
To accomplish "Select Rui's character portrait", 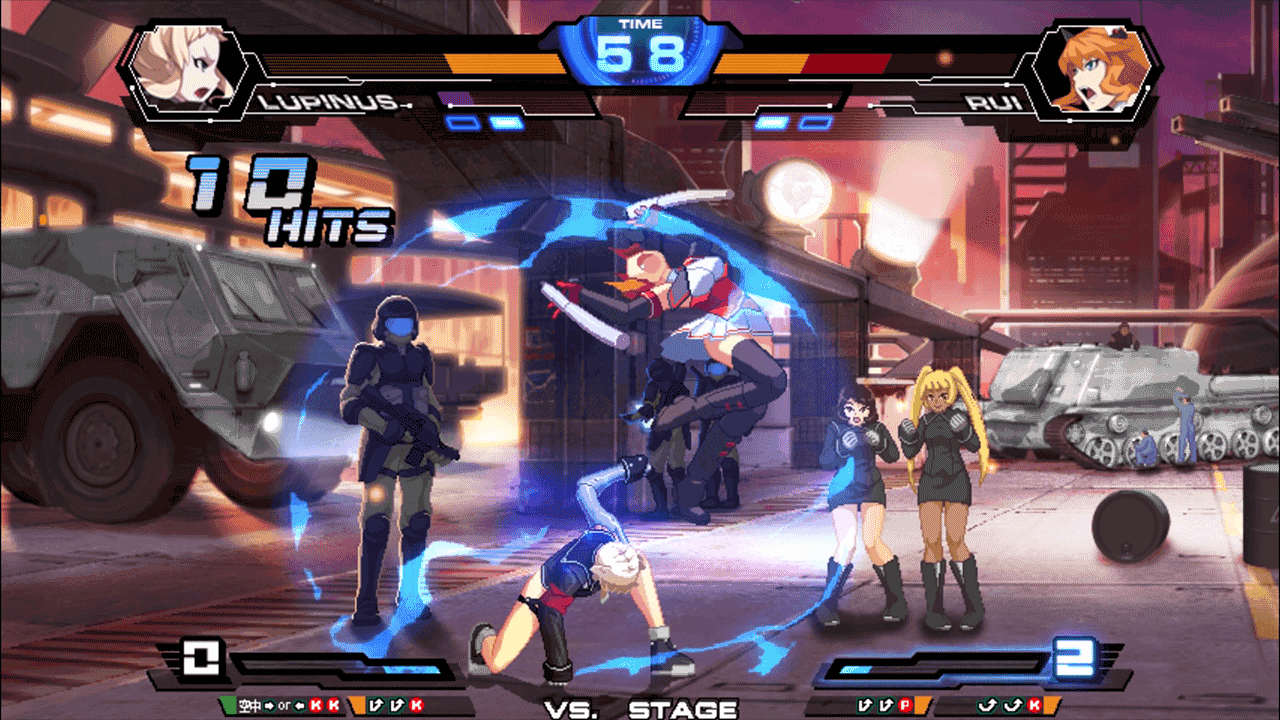I will click(x=1093, y=67).
